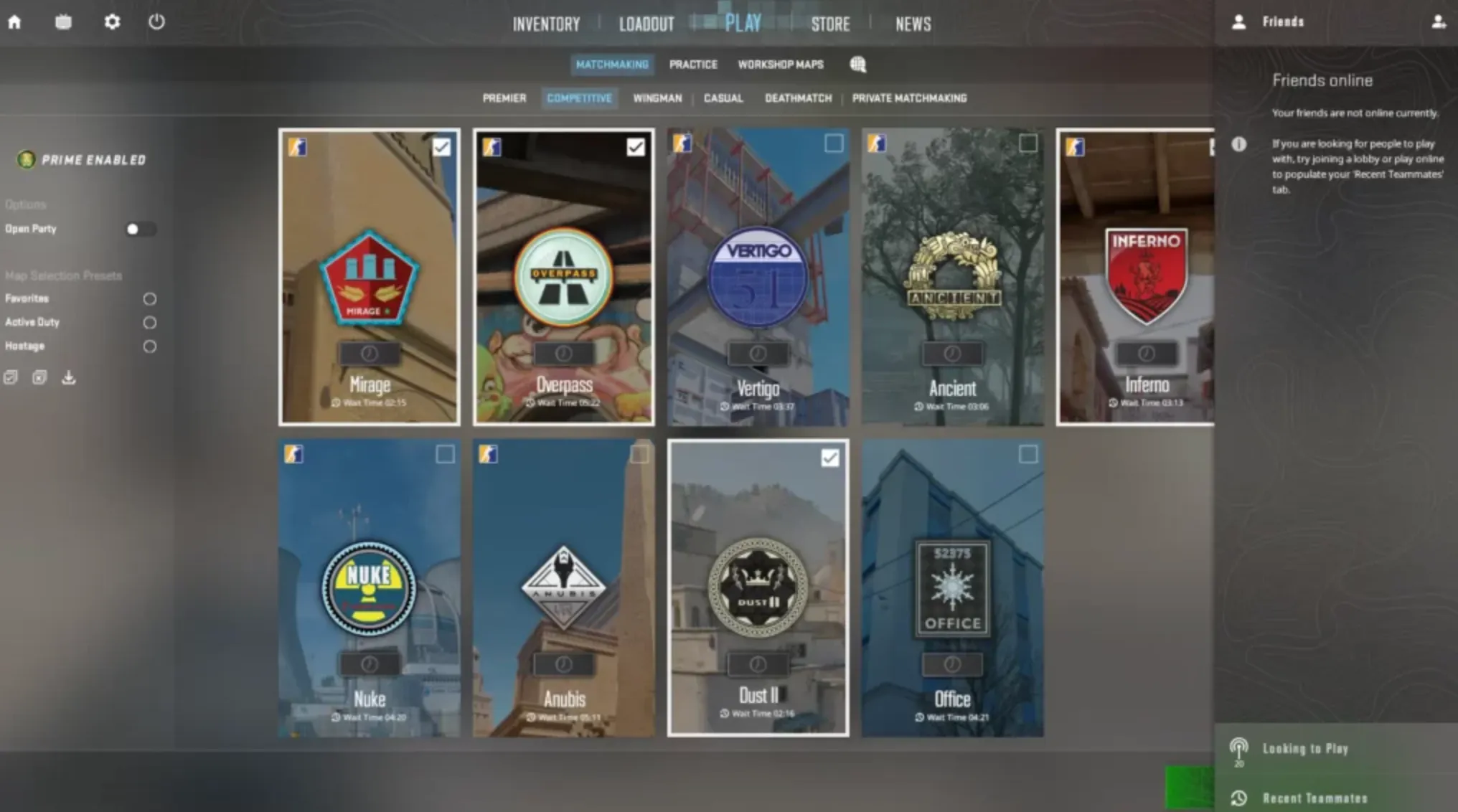This screenshot has width=1458, height=812.
Task: Click the globe icon next to Workshop Maps
Action: (x=858, y=65)
